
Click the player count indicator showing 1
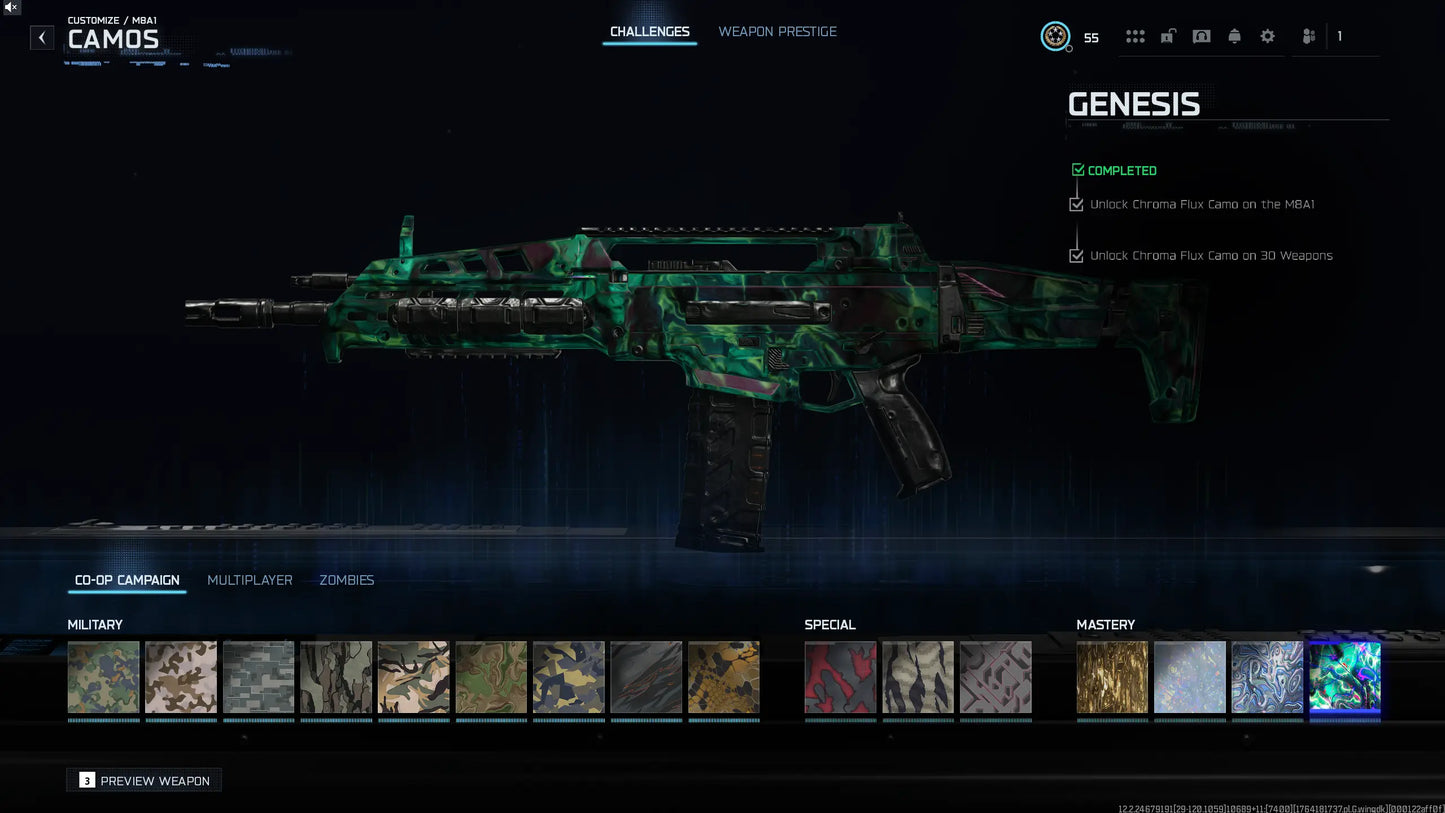click(x=1339, y=36)
